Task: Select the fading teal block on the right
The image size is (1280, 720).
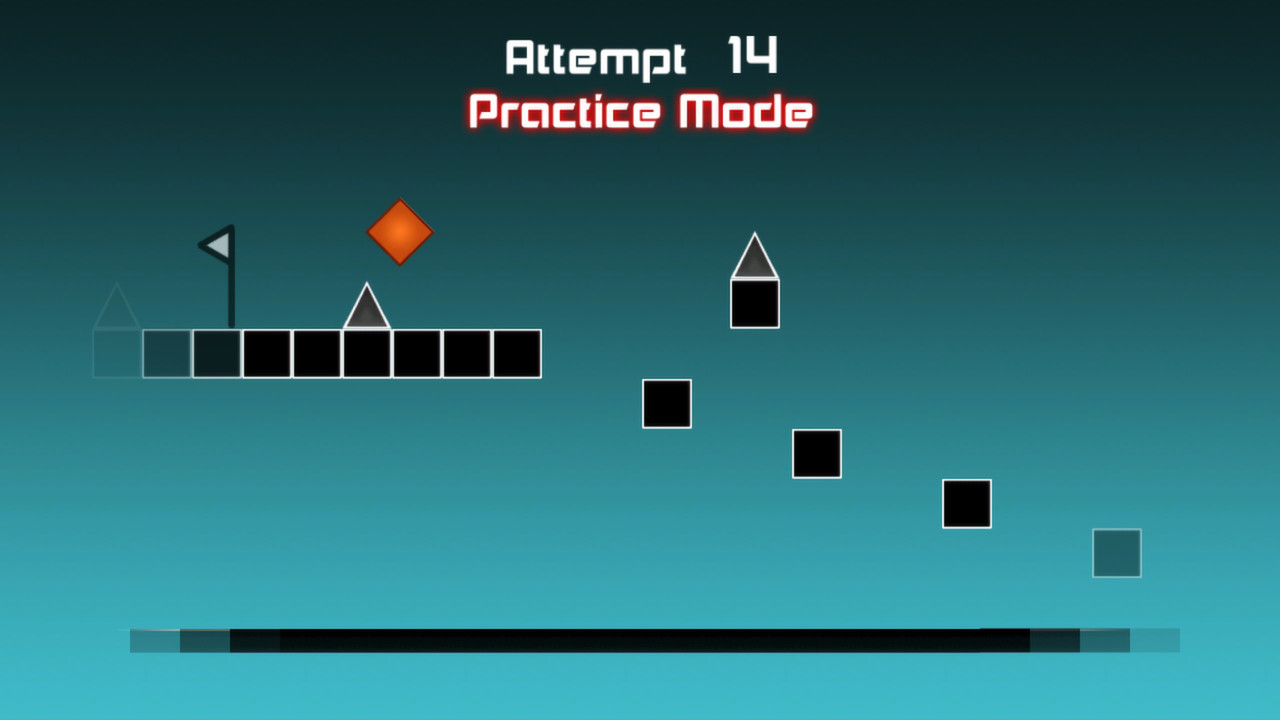Action: click(x=1116, y=553)
